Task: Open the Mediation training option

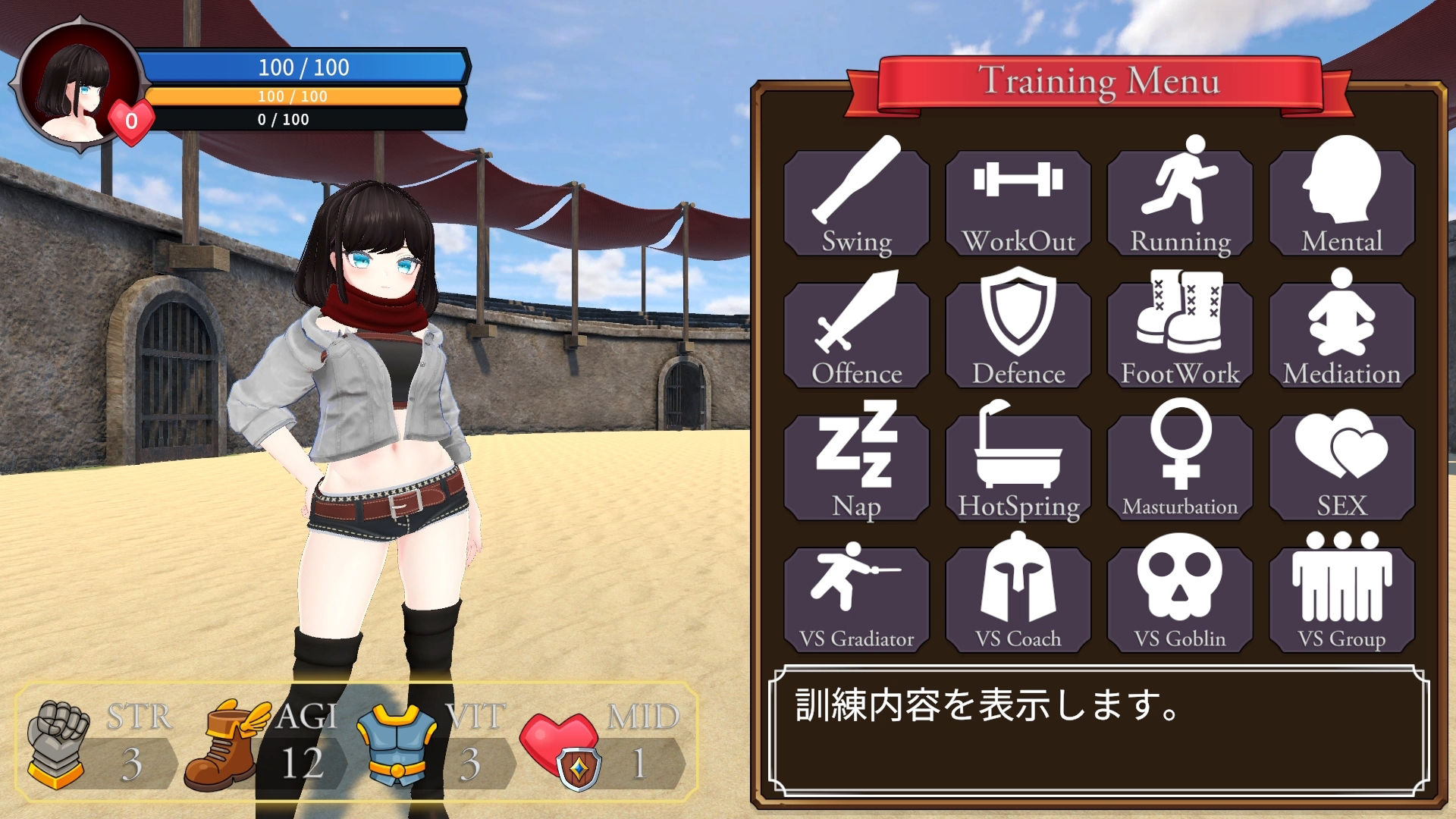Action: click(x=1342, y=331)
